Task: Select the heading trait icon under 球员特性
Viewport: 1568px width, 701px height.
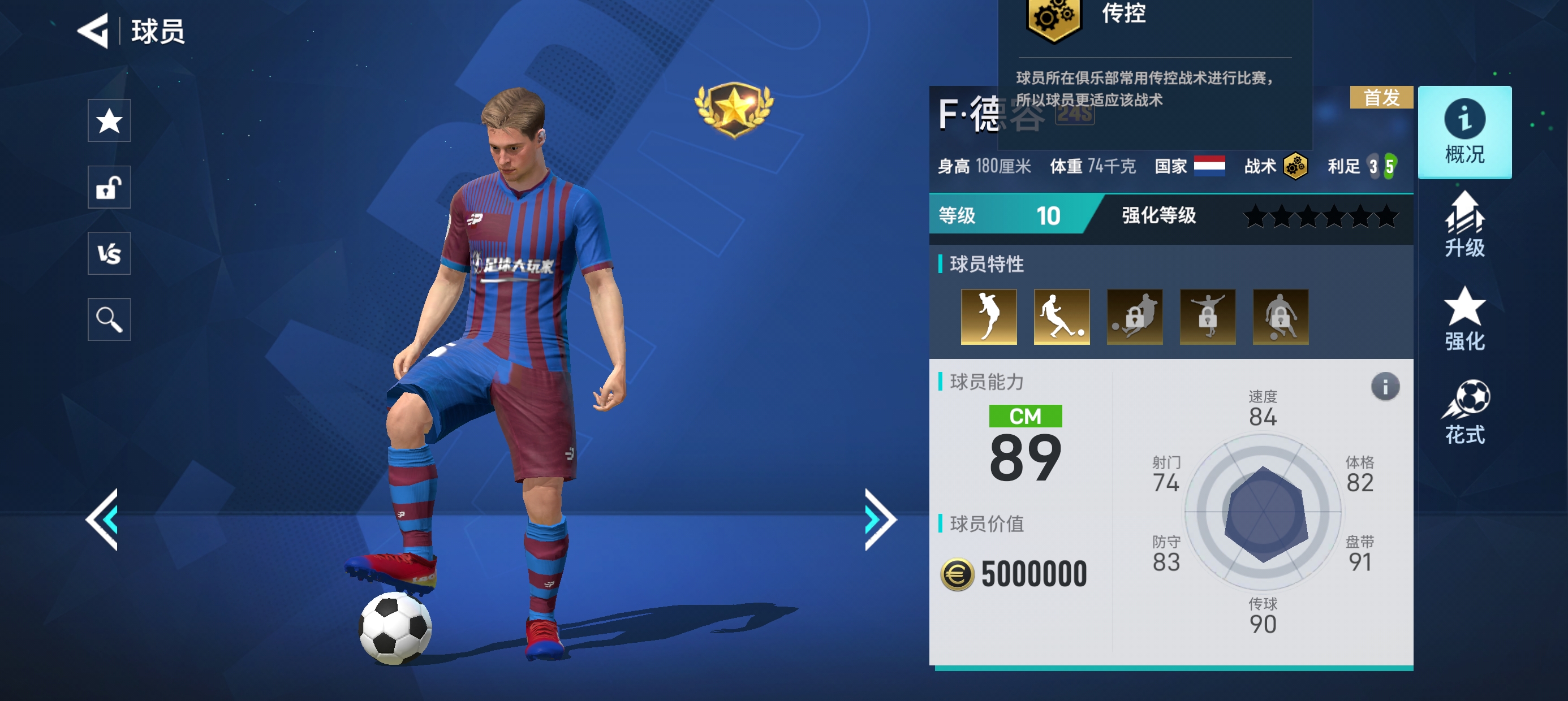Action: (989, 317)
